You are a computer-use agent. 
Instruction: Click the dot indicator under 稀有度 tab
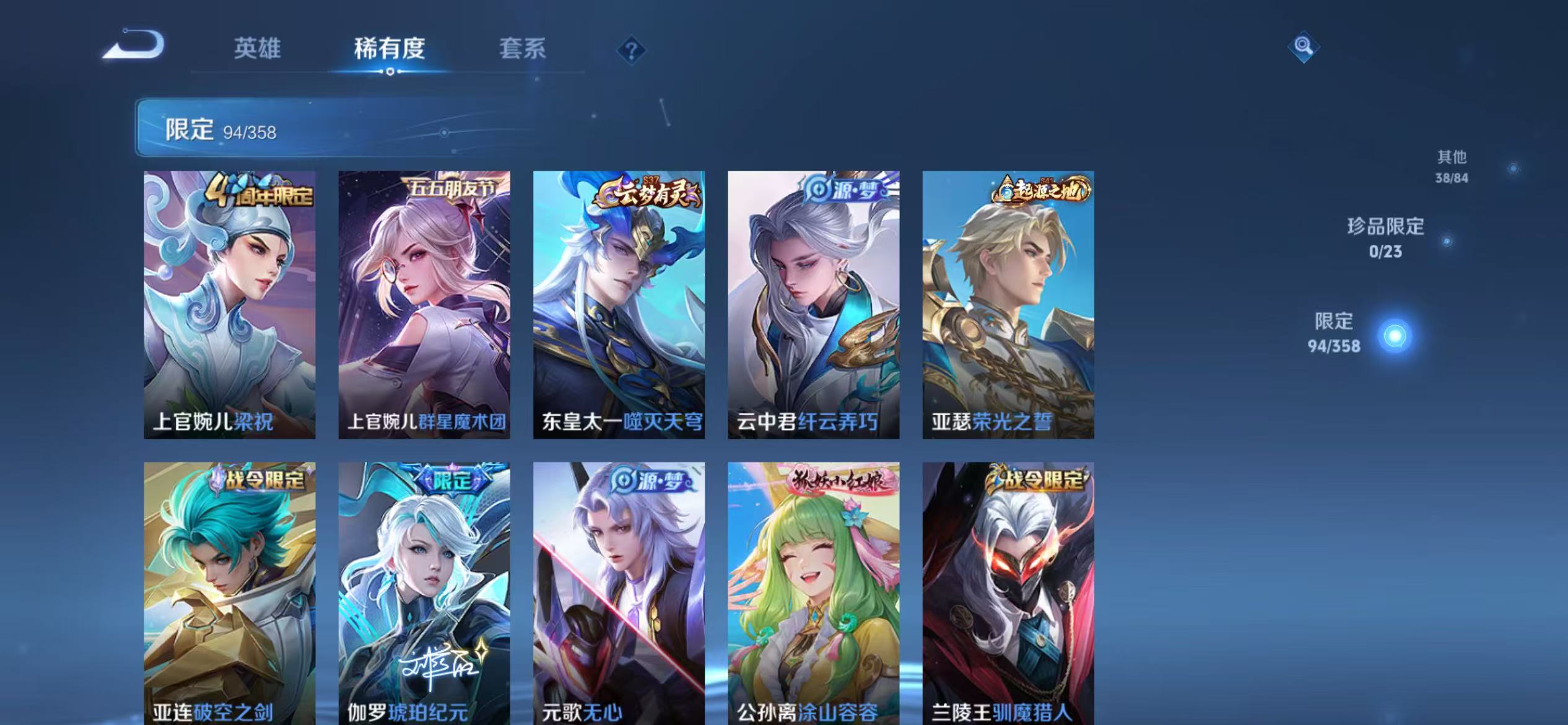pyautogui.click(x=389, y=72)
